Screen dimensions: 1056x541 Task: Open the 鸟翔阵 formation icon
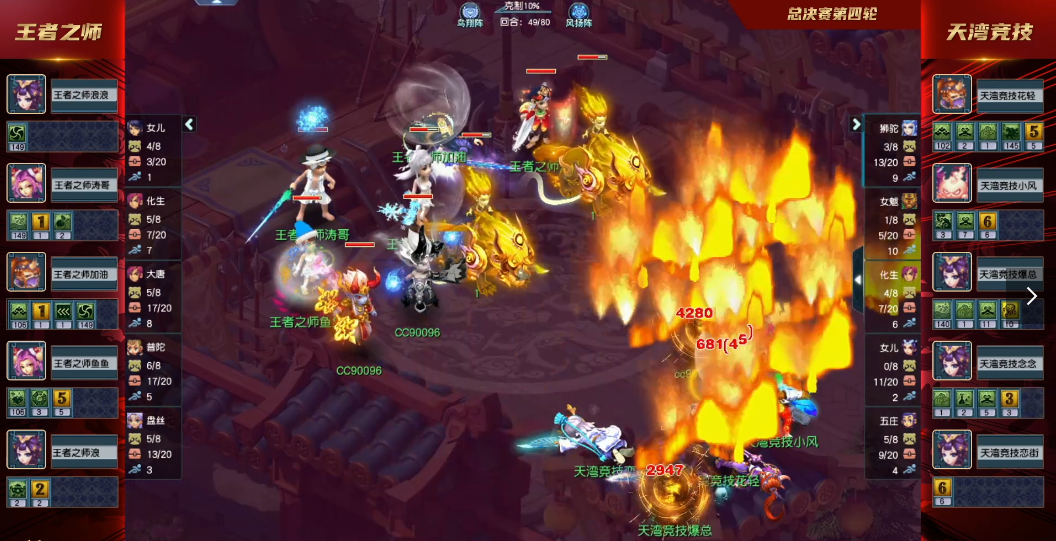469,14
